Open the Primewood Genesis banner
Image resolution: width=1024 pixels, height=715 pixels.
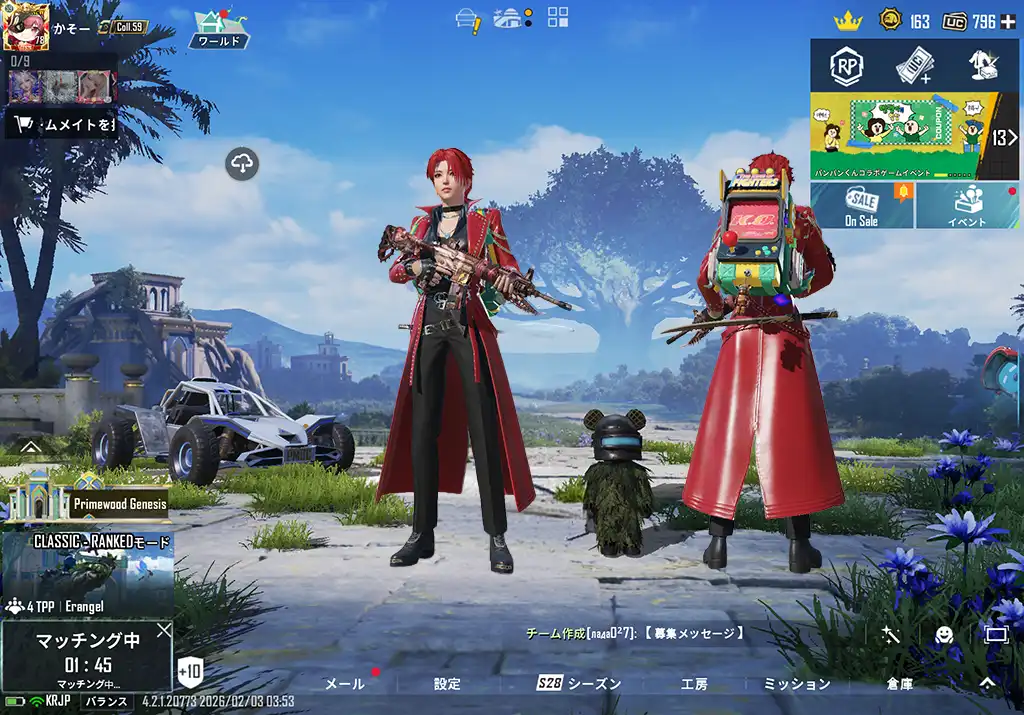coord(86,495)
